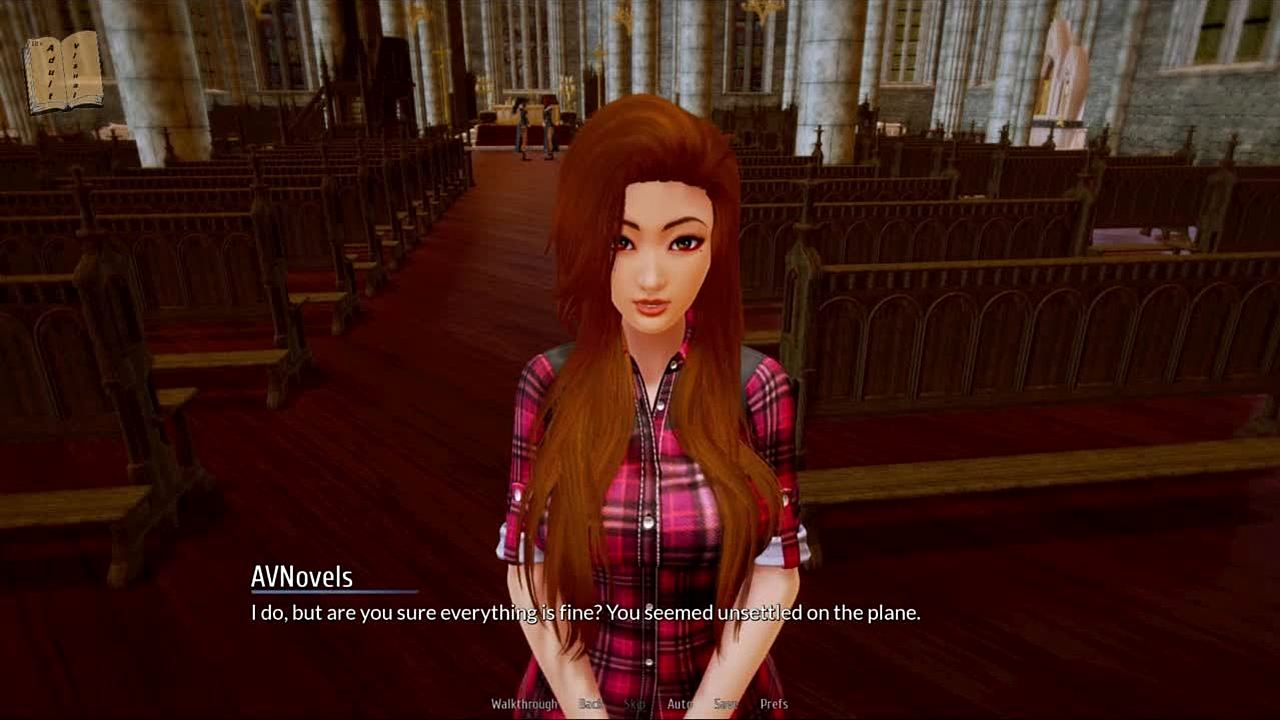Click the Adult Visual book logo icon

(63, 73)
